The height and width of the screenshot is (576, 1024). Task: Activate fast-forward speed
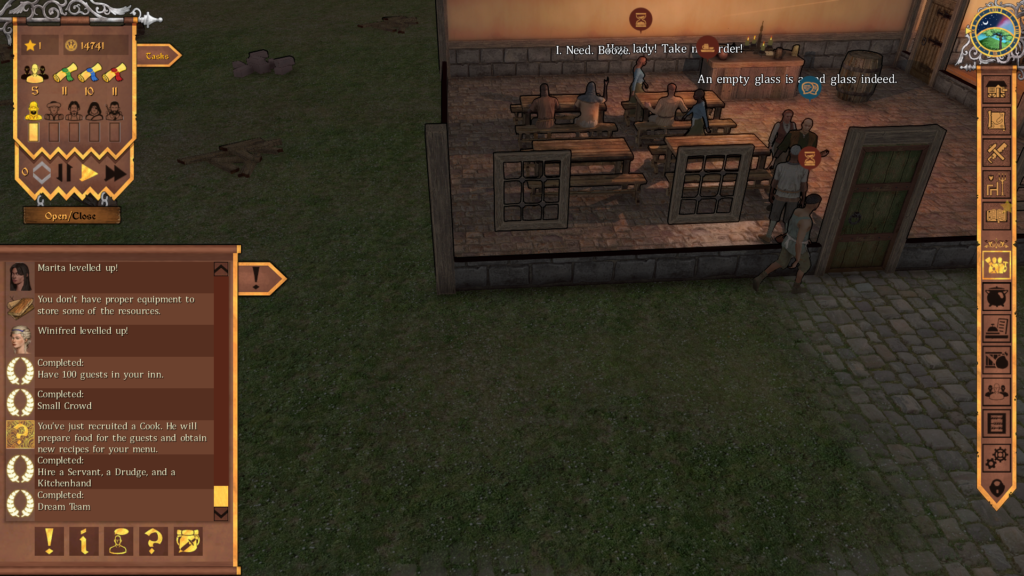(115, 172)
